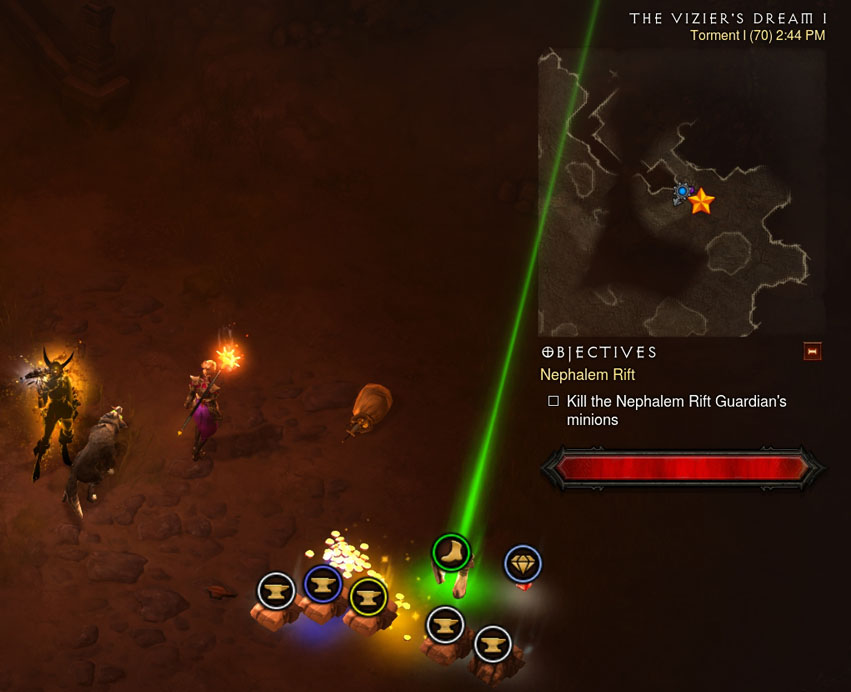Open the minimap in the corner

(682, 192)
